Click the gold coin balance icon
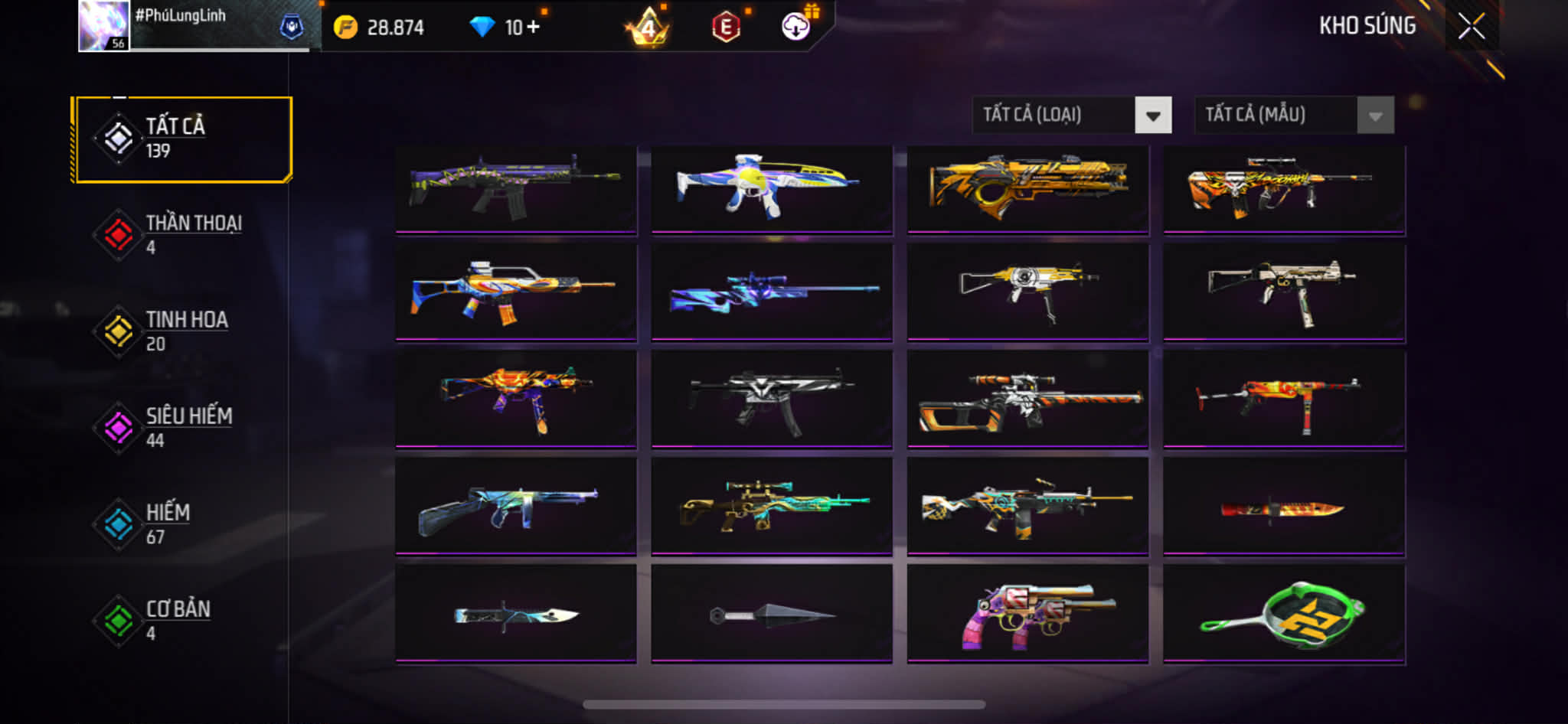The width and height of the screenshot is (1568, 724). click(346, 28)
